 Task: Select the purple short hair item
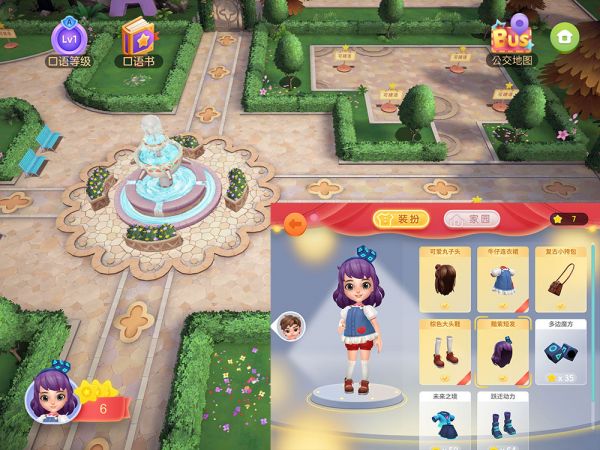point(503,351)
